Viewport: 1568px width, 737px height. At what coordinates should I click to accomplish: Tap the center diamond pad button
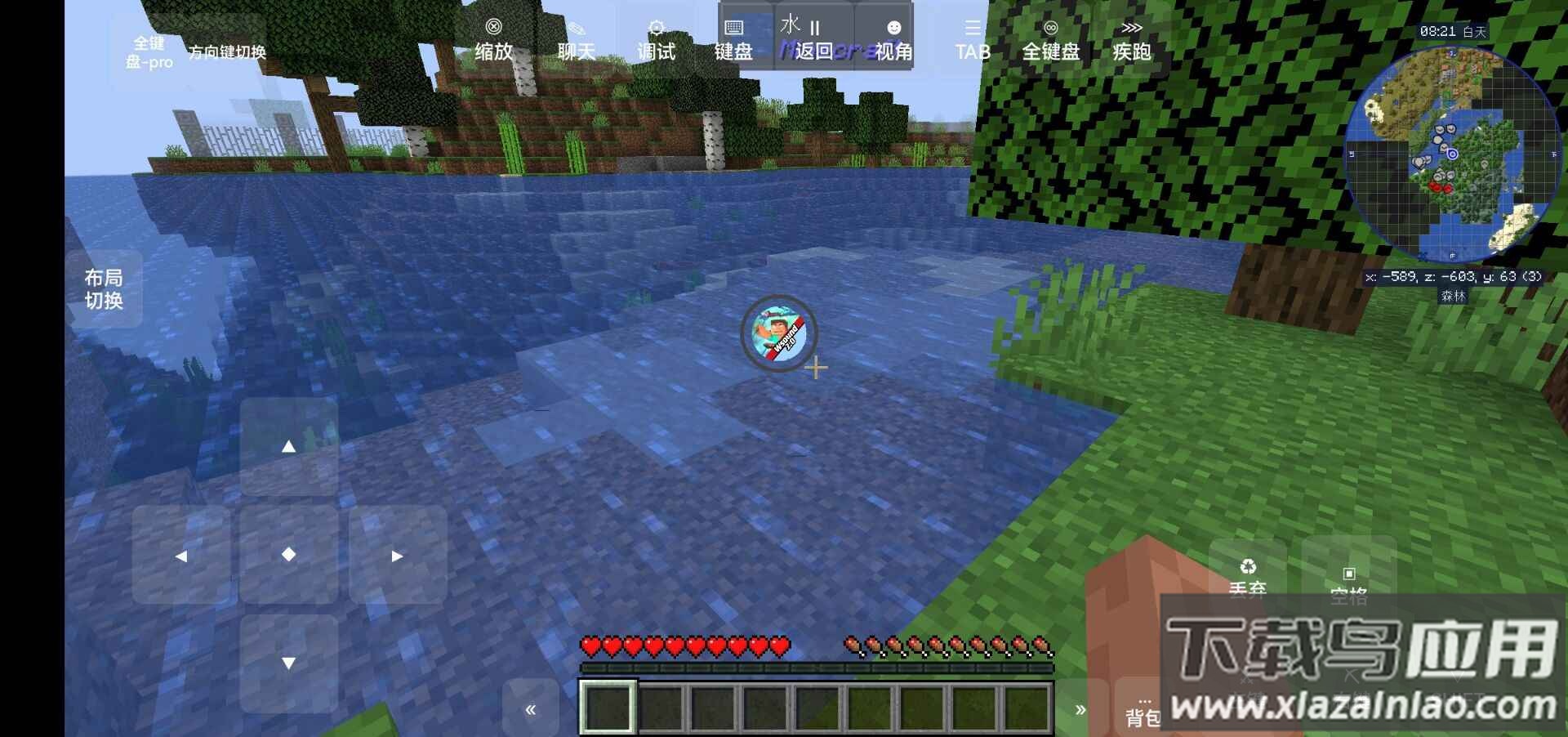coord(288,555)
